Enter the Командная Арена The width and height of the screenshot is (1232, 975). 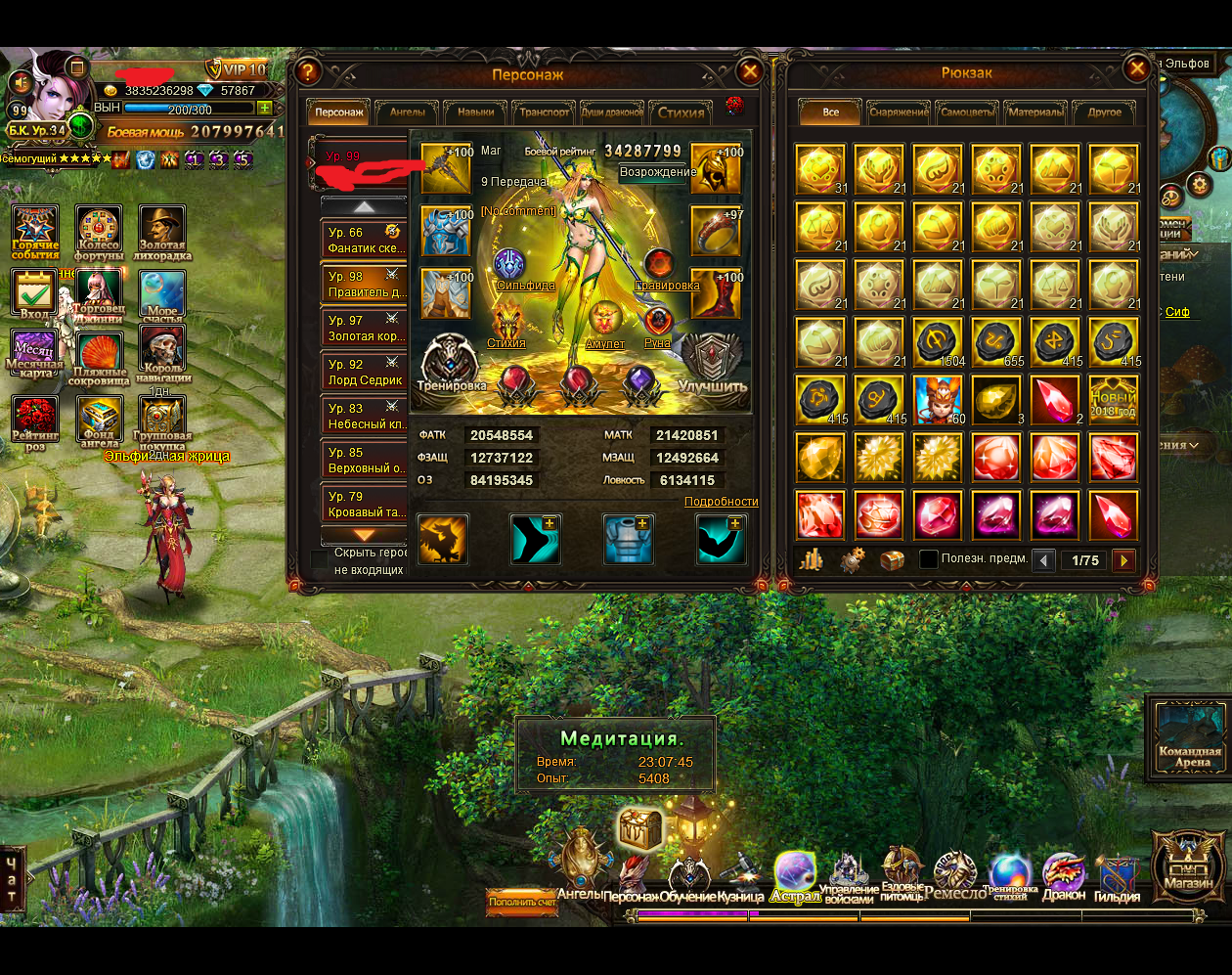1190,735
